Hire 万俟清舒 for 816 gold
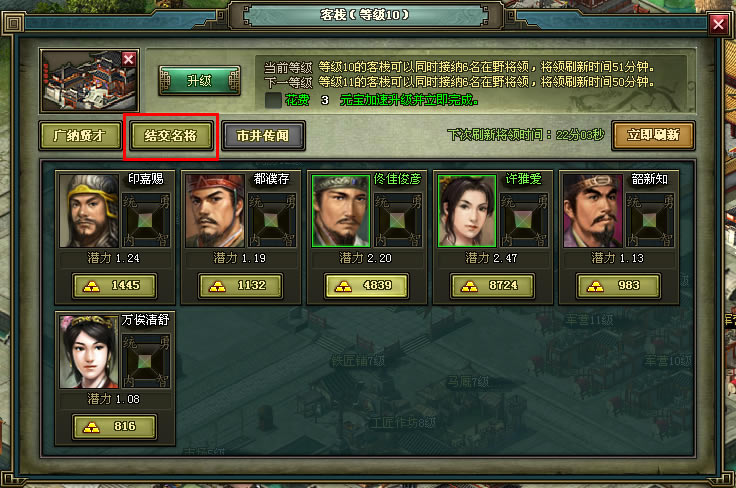 (x=114, y=427)
